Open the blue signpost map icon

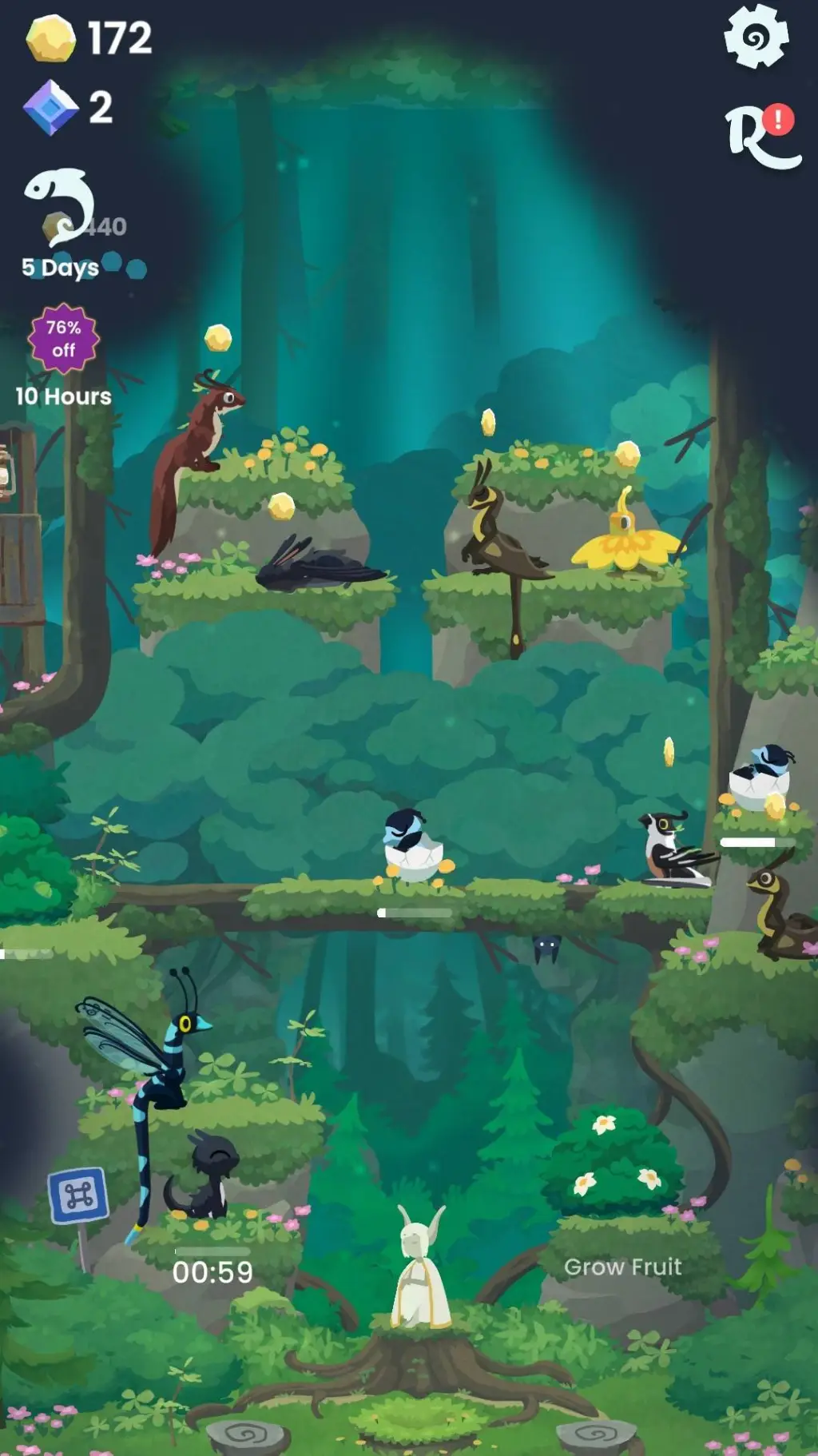click(78, 1195)
